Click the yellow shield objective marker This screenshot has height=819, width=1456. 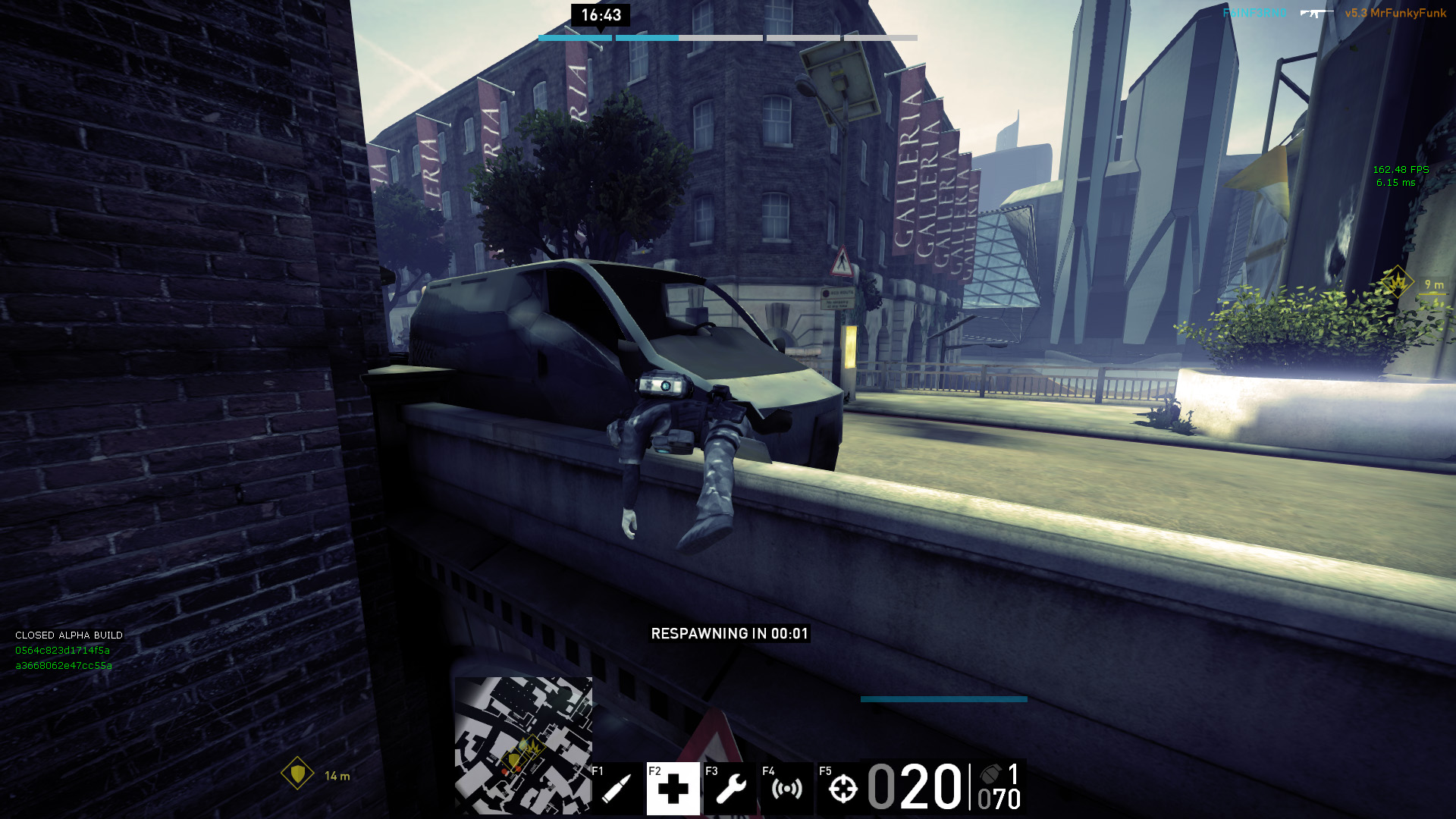pos(297,773)
